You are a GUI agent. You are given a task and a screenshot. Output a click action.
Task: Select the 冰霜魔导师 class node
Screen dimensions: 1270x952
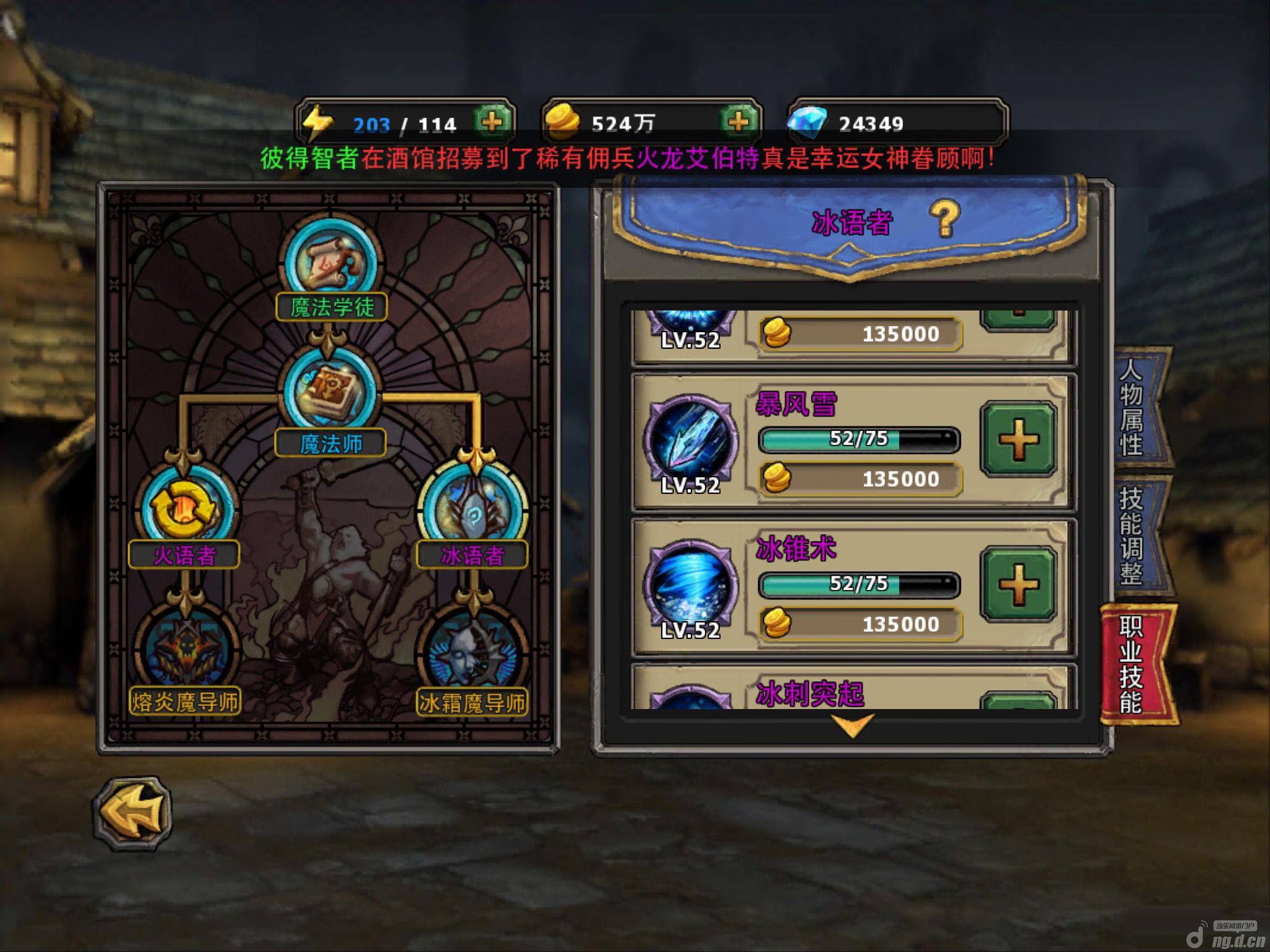point(473,651)
